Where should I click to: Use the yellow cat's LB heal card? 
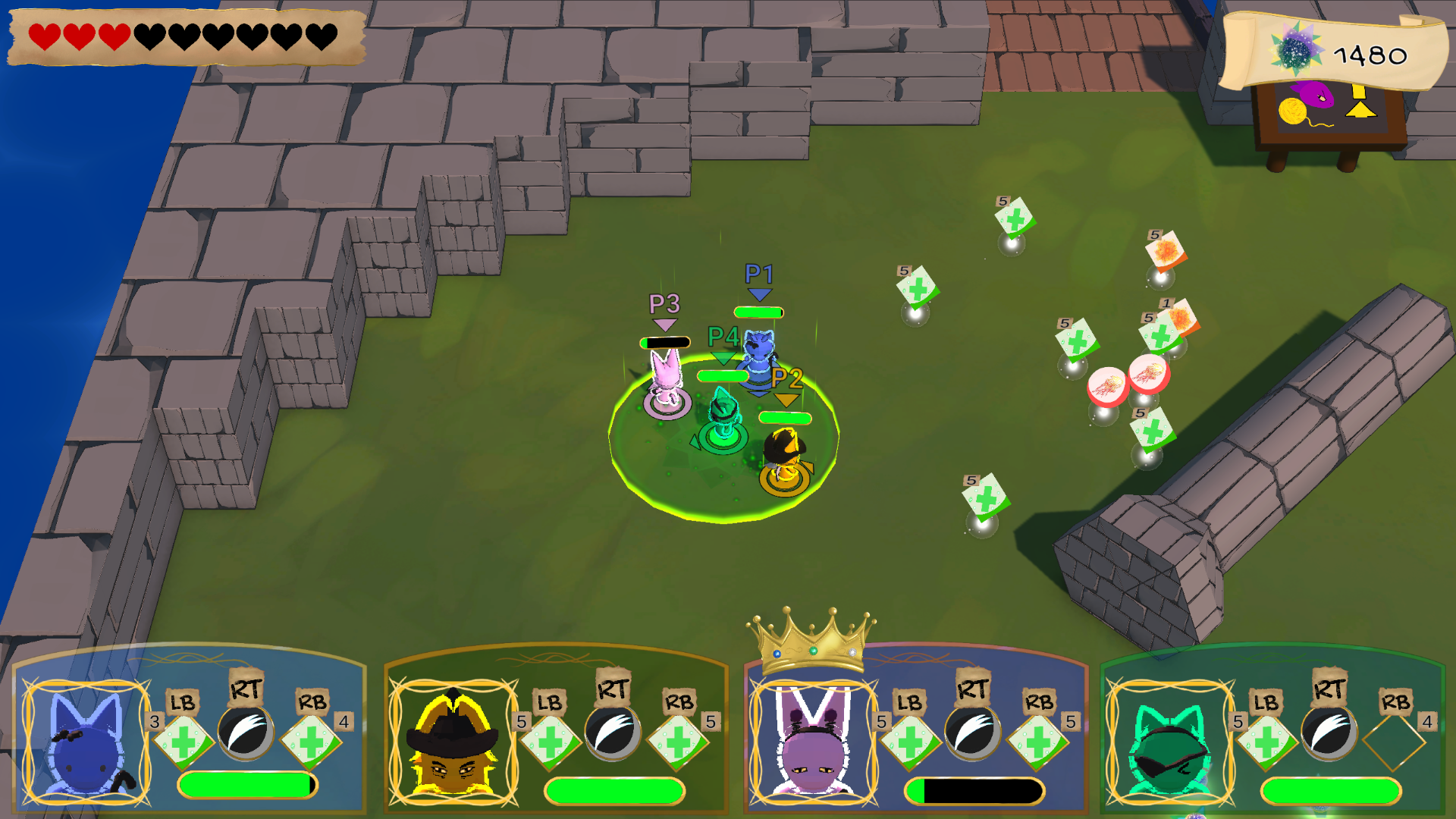pos(550,740)
